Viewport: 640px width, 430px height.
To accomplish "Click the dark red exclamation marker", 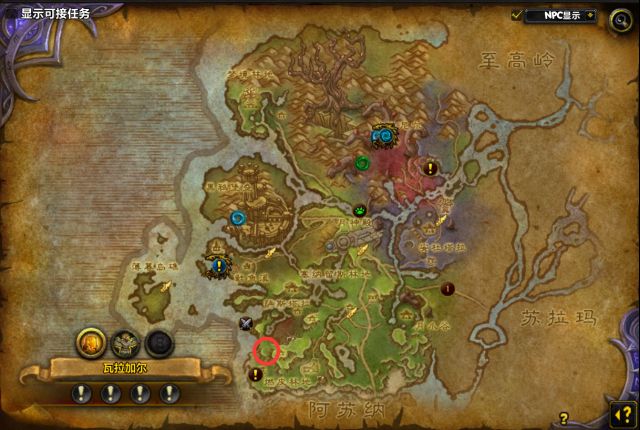I will (447, 289).
